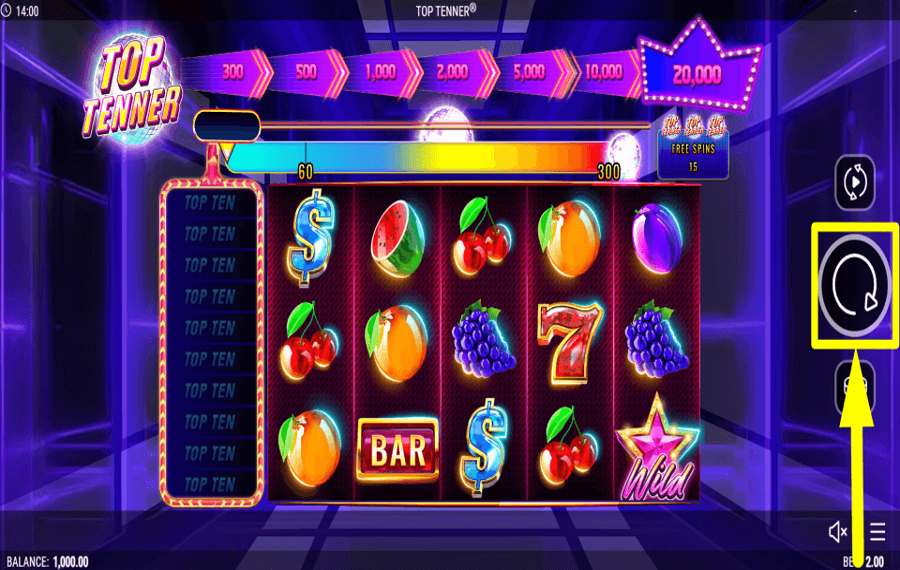This screenshot has height=570, width=900.
Task: Open autoplay with the circular play icon
Action: coord(855,183)
